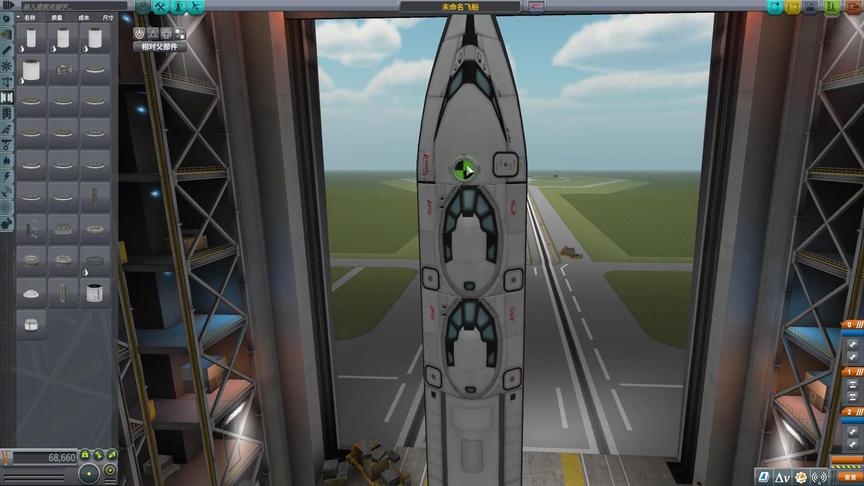Open the load craft folder button
The height and width of the screenshot is (486, 864).
pyautogui.click(x=794, y=7)
